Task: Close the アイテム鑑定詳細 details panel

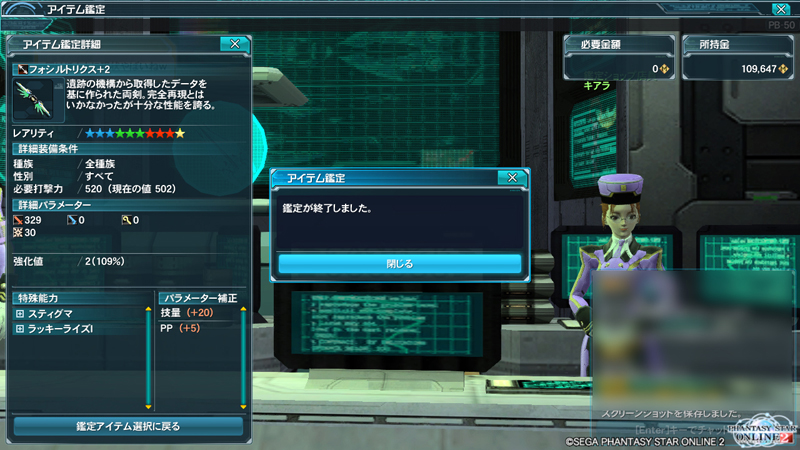Action: click(234, 44)
